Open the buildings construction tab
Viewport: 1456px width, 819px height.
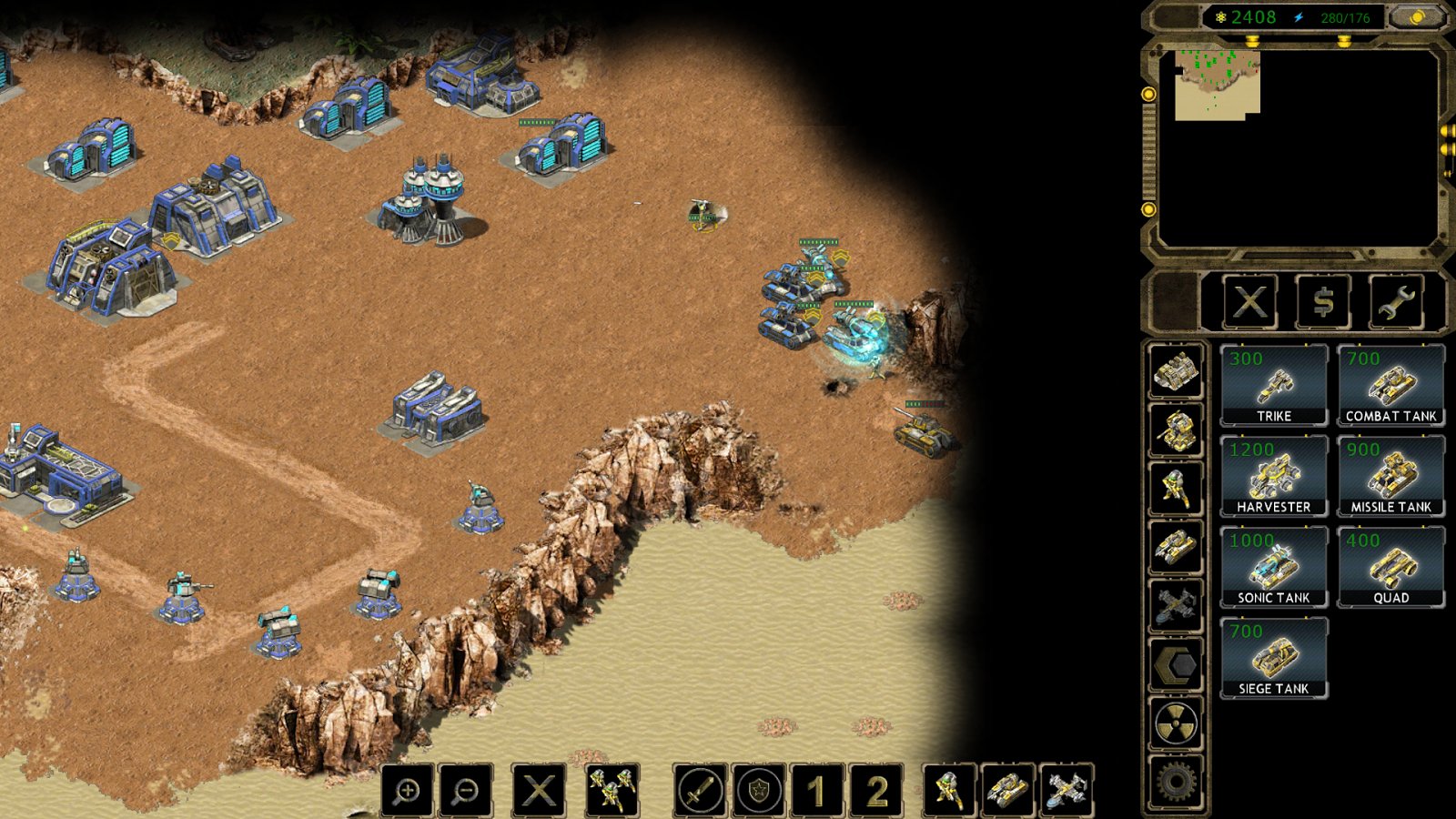coord(1176,370)
